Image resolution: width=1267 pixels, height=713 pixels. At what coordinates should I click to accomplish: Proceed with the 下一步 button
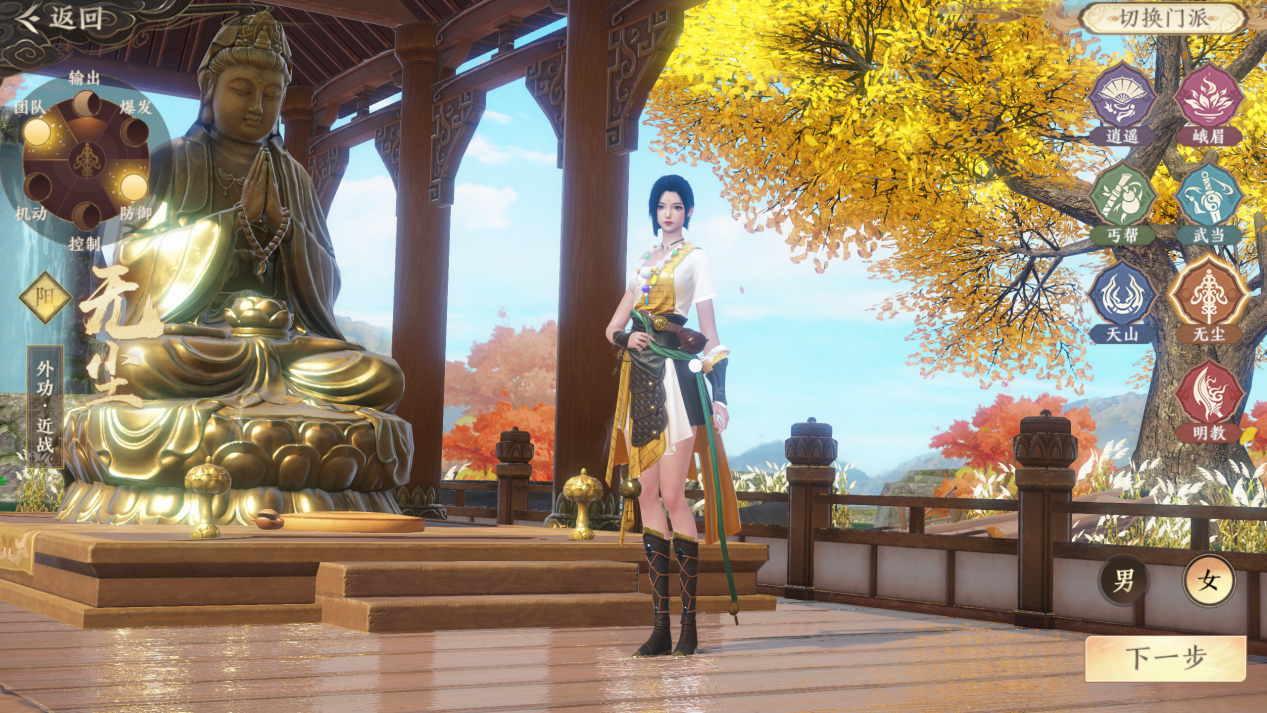point(1165,658)
